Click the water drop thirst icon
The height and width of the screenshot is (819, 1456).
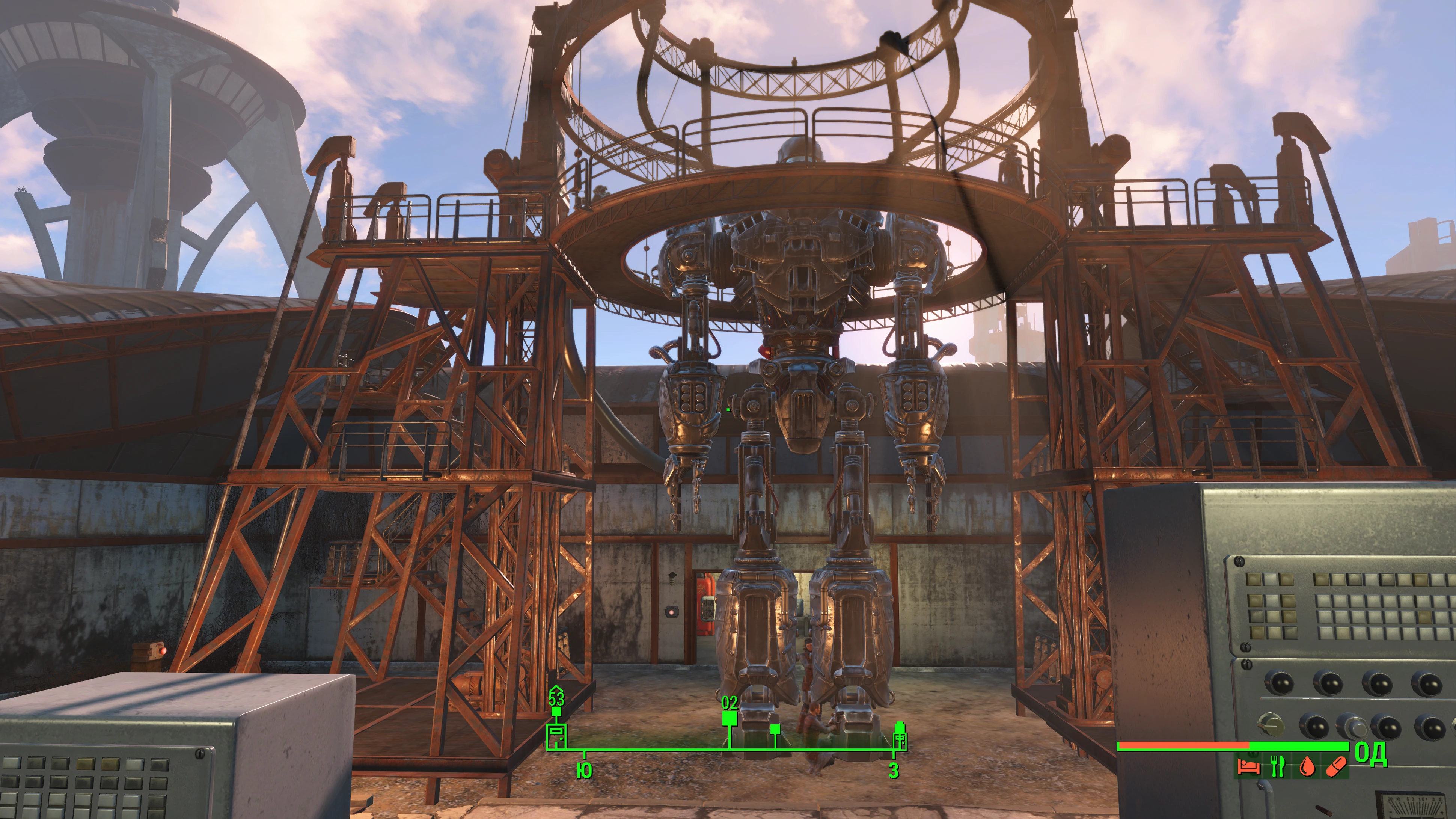(1306, 767)
